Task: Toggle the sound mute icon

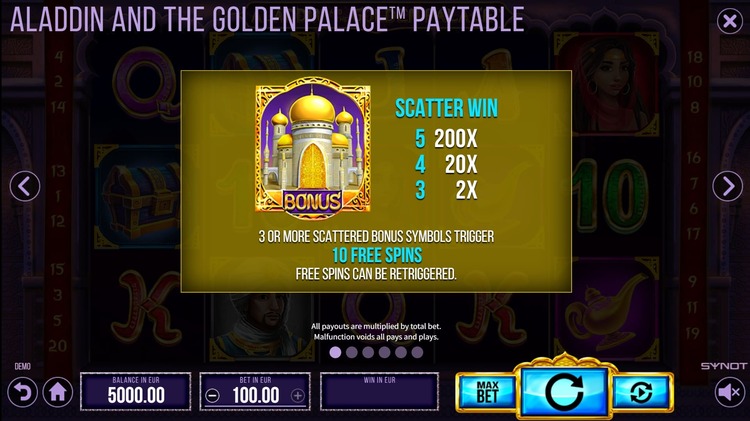Action: (x=728, y=394)
